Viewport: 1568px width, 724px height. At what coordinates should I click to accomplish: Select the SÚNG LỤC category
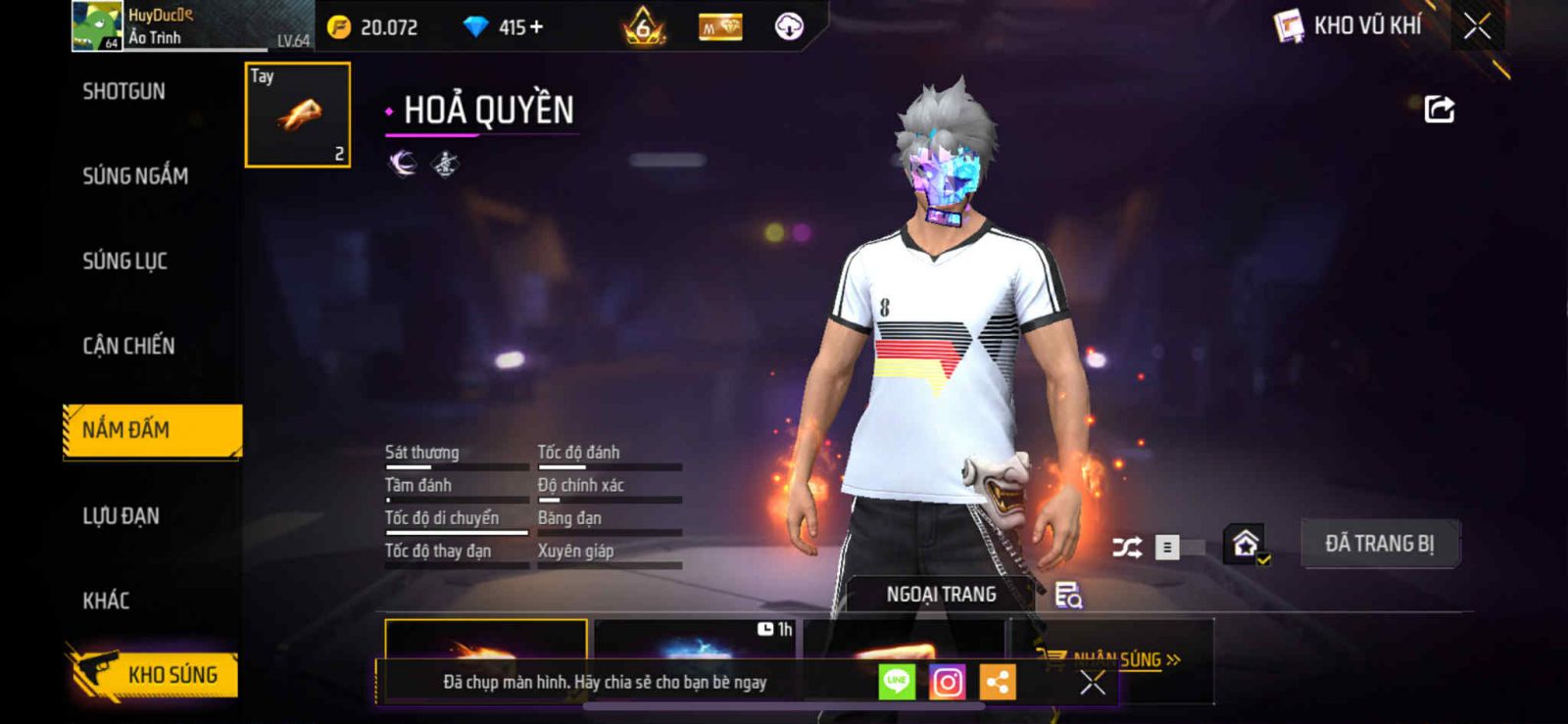pyautogui.click(x=124, y=262)
